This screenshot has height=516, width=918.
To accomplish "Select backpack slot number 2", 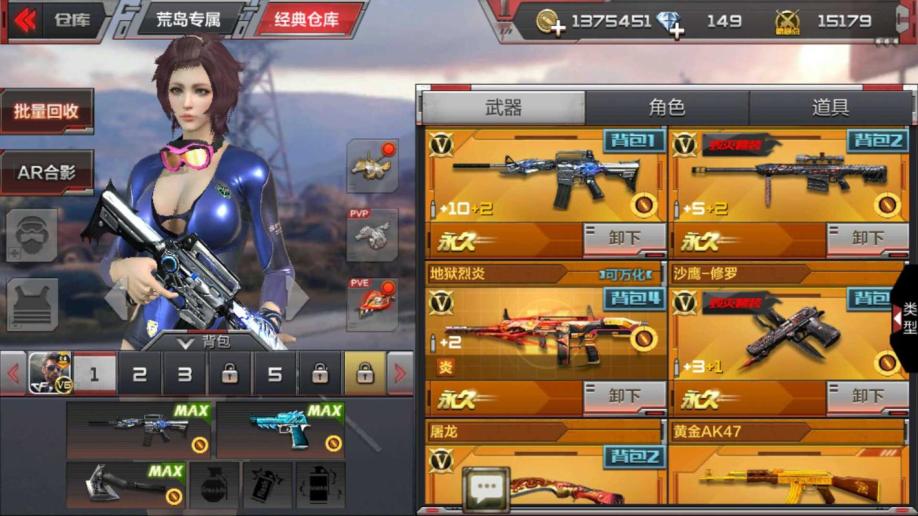I will coord(140,375).
